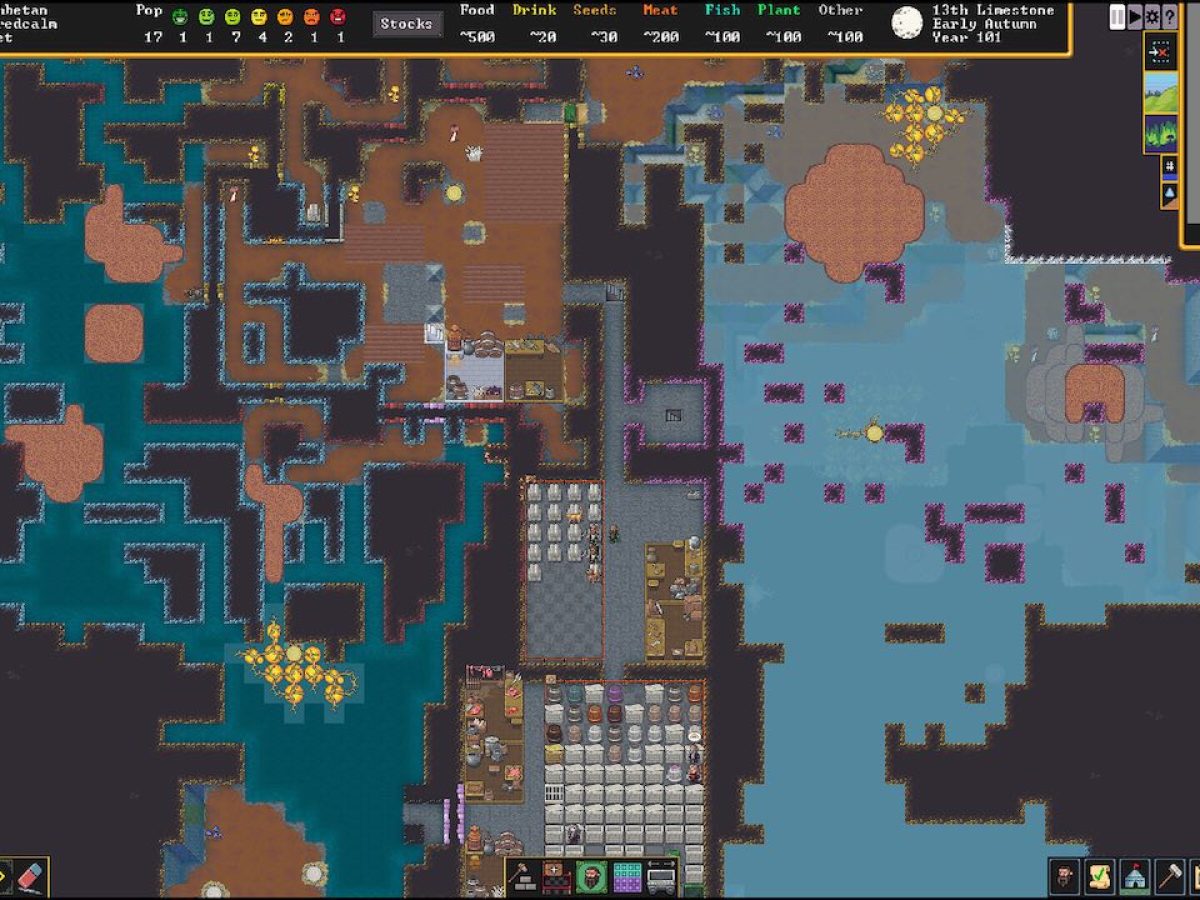Viewport: 1200px width, 900px height.
Task: Open the Stocks screen
Action: click(408, 24)
